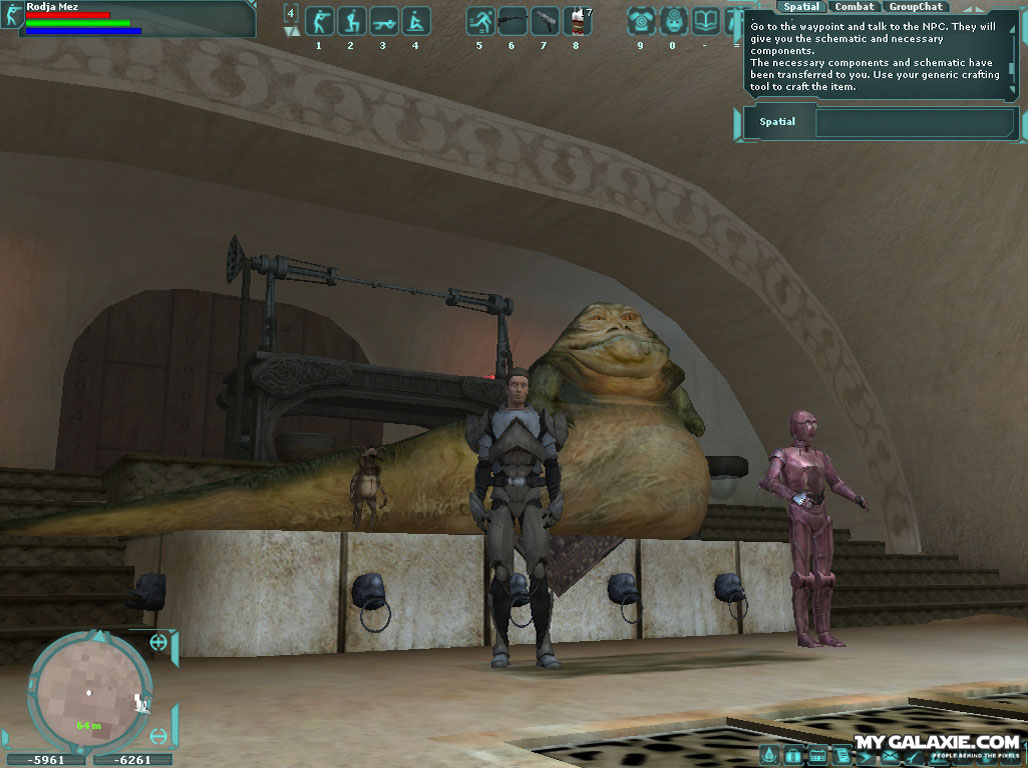Switch to the Combat chat tab
Screen dimensions: 1028x768
click(854, 7)
